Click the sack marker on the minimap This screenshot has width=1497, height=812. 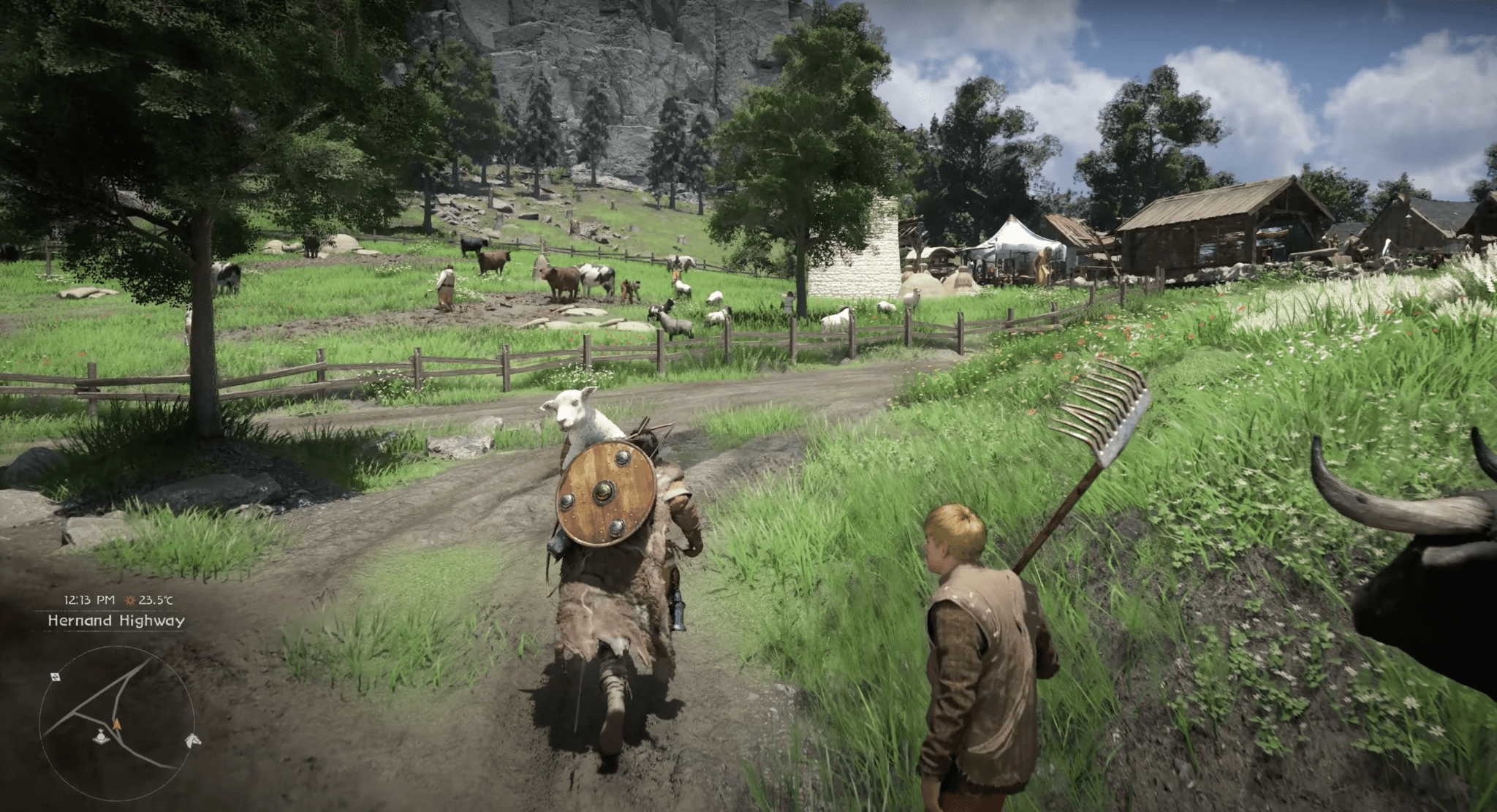point(101,736)
